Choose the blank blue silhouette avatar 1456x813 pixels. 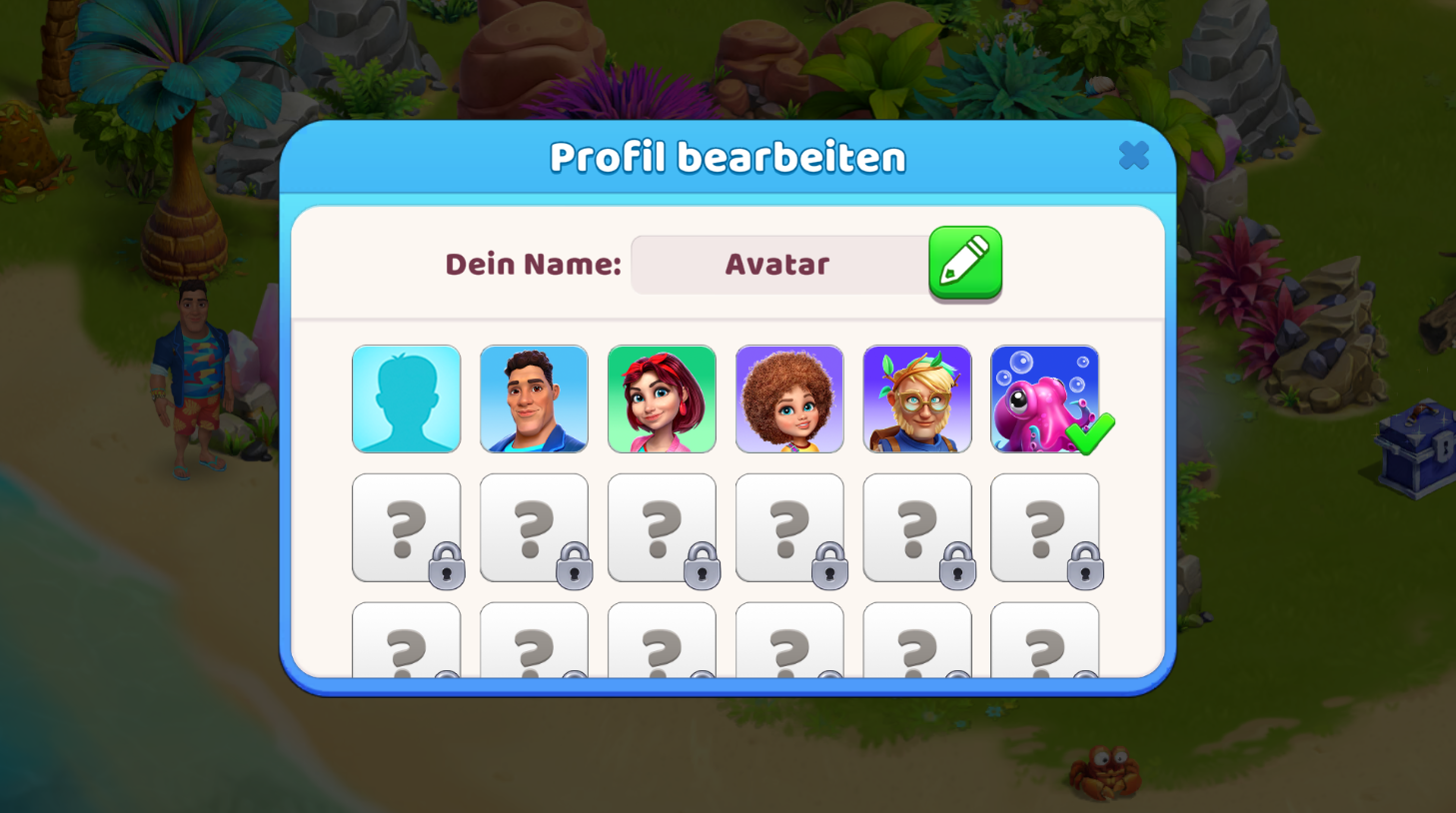pyautogui.click(x=407, y=400)
